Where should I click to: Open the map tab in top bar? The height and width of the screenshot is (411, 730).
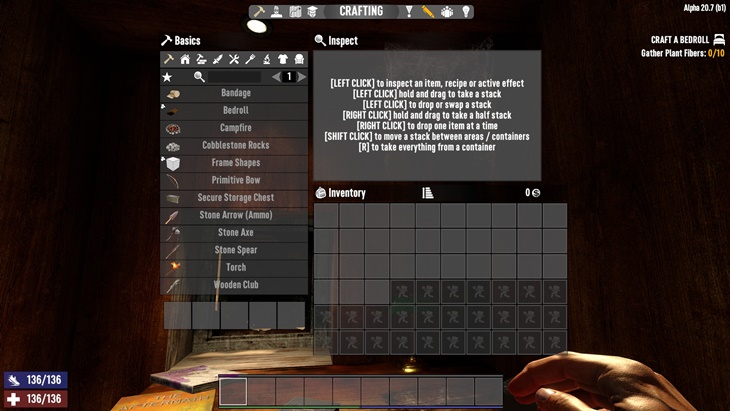(296, 12)
